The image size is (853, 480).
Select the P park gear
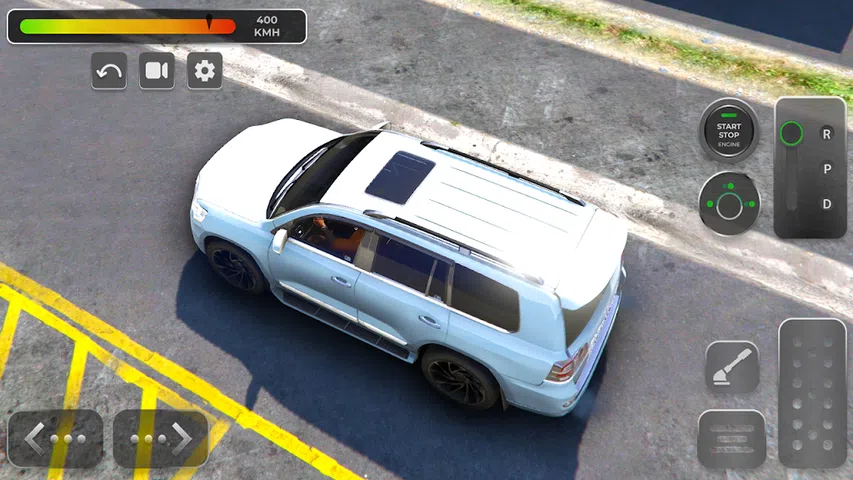coord(827,169)
